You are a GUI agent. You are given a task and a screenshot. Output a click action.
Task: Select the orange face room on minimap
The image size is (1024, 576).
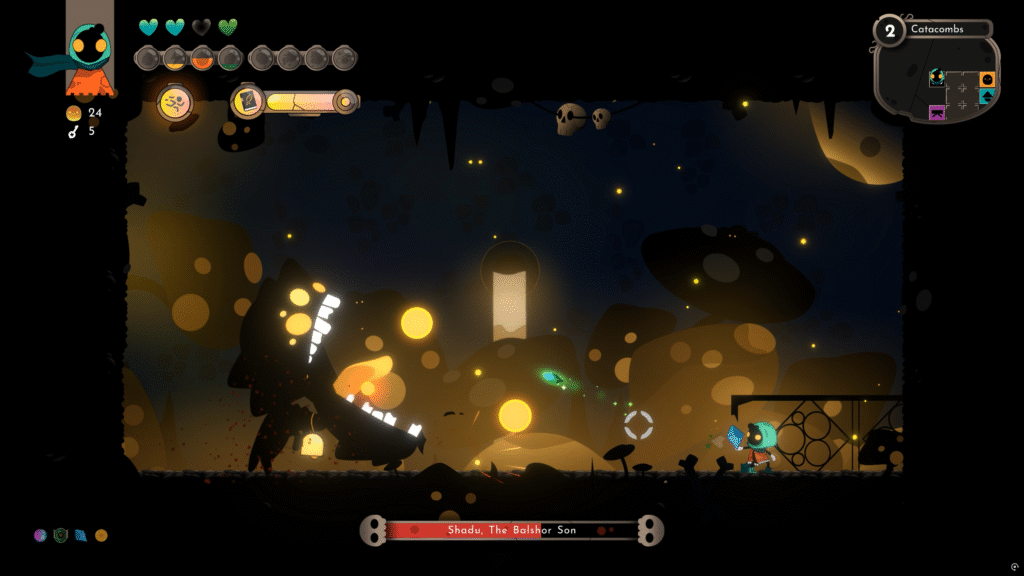pyautogui.click(x=987, y=79)
